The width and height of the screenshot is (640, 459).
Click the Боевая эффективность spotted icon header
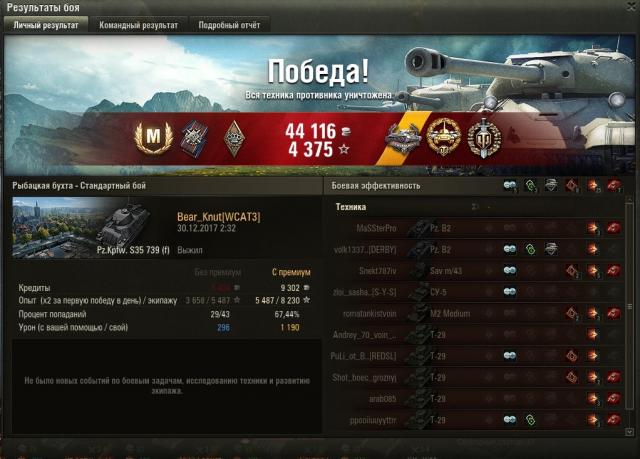coord(510,186)
